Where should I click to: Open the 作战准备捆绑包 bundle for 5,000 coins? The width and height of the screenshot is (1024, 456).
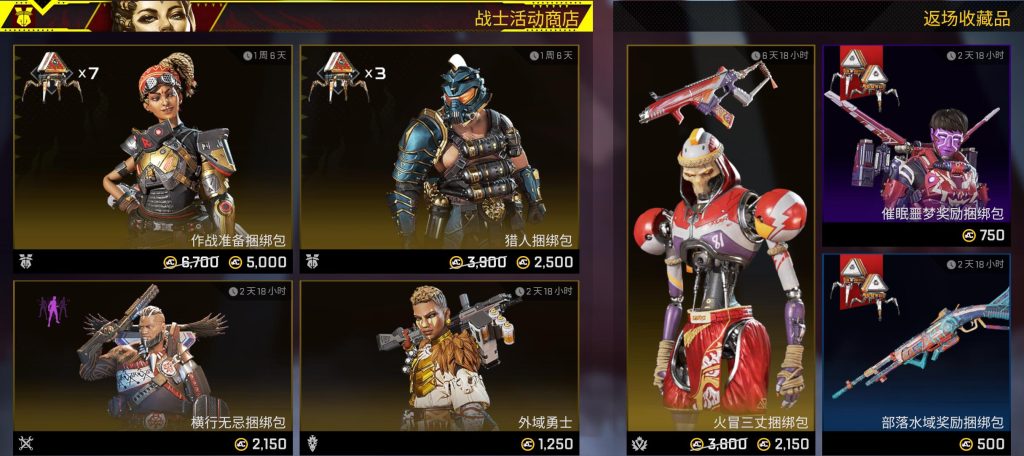(152, 150)
